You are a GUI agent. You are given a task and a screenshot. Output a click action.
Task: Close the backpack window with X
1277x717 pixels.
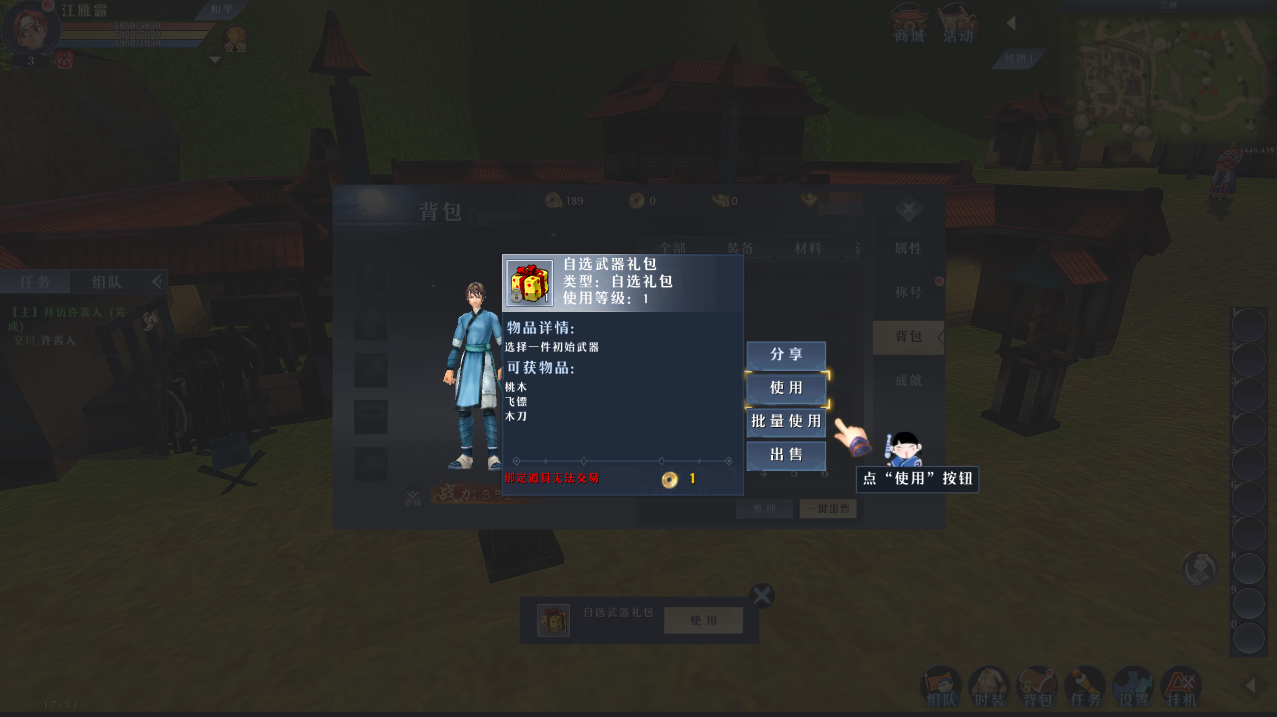[907, 210]
